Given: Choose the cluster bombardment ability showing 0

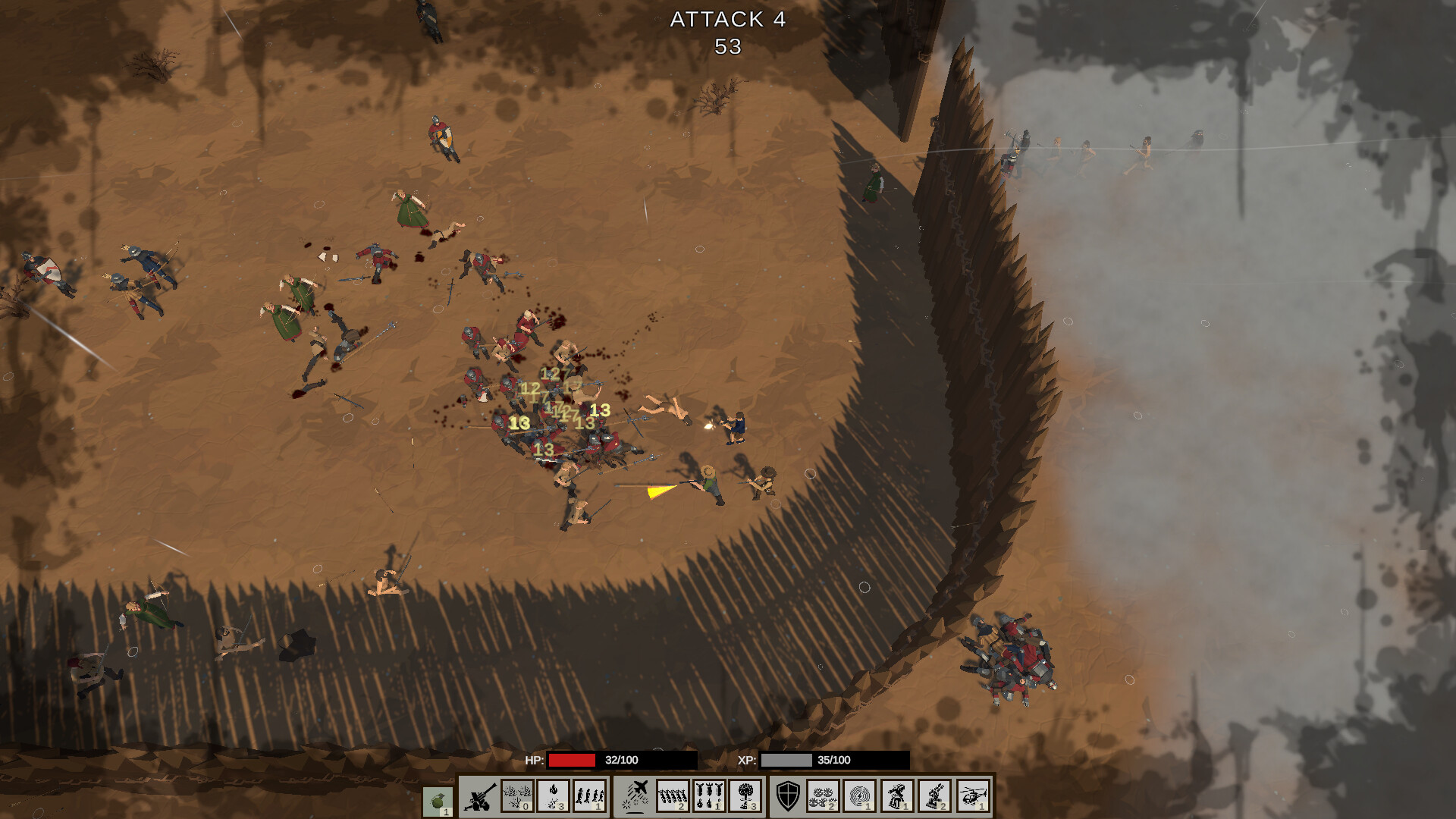Looking at the screenshot, I should pos(518,796).
